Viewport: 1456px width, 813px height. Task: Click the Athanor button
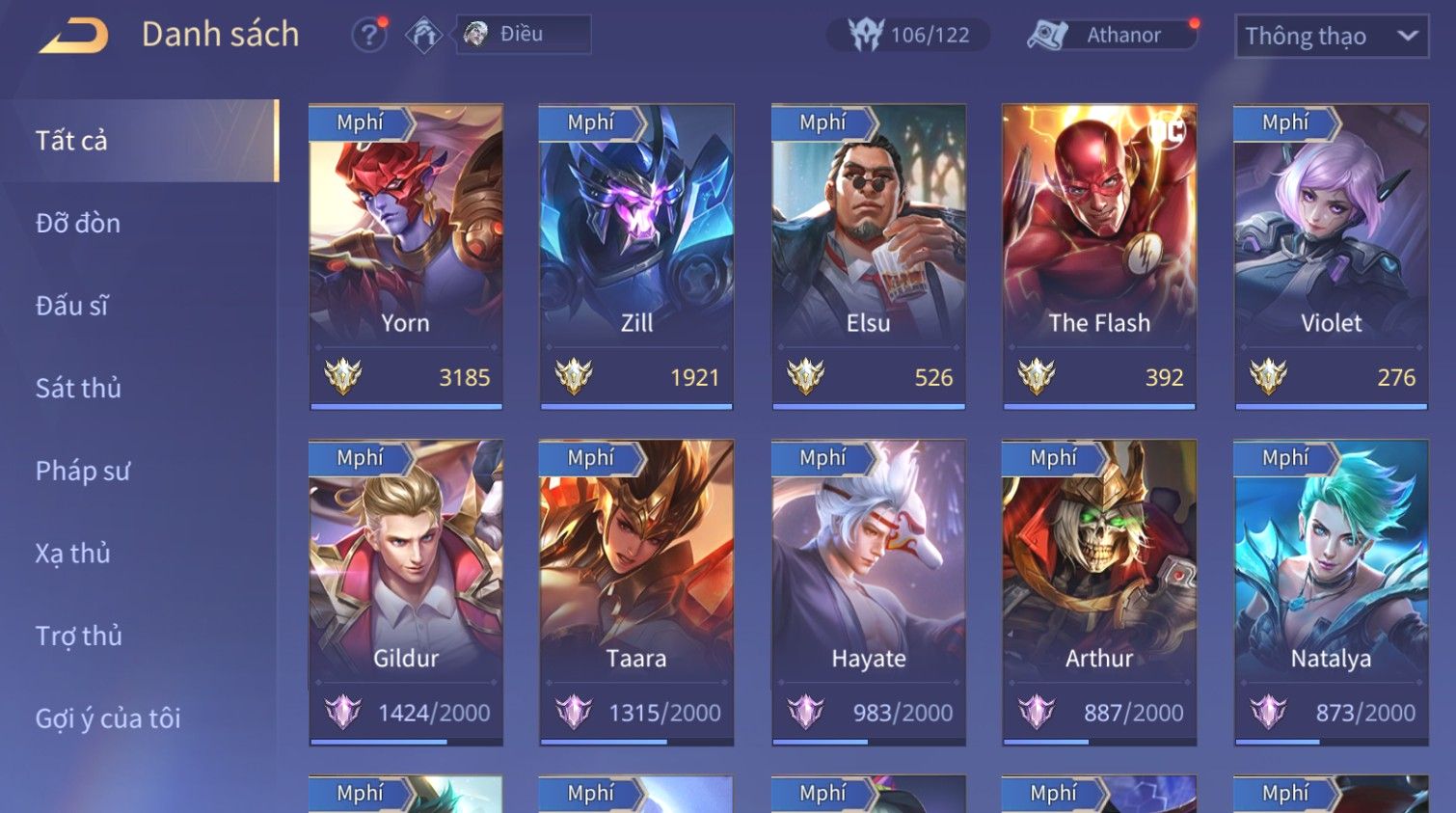[1110, 36]
